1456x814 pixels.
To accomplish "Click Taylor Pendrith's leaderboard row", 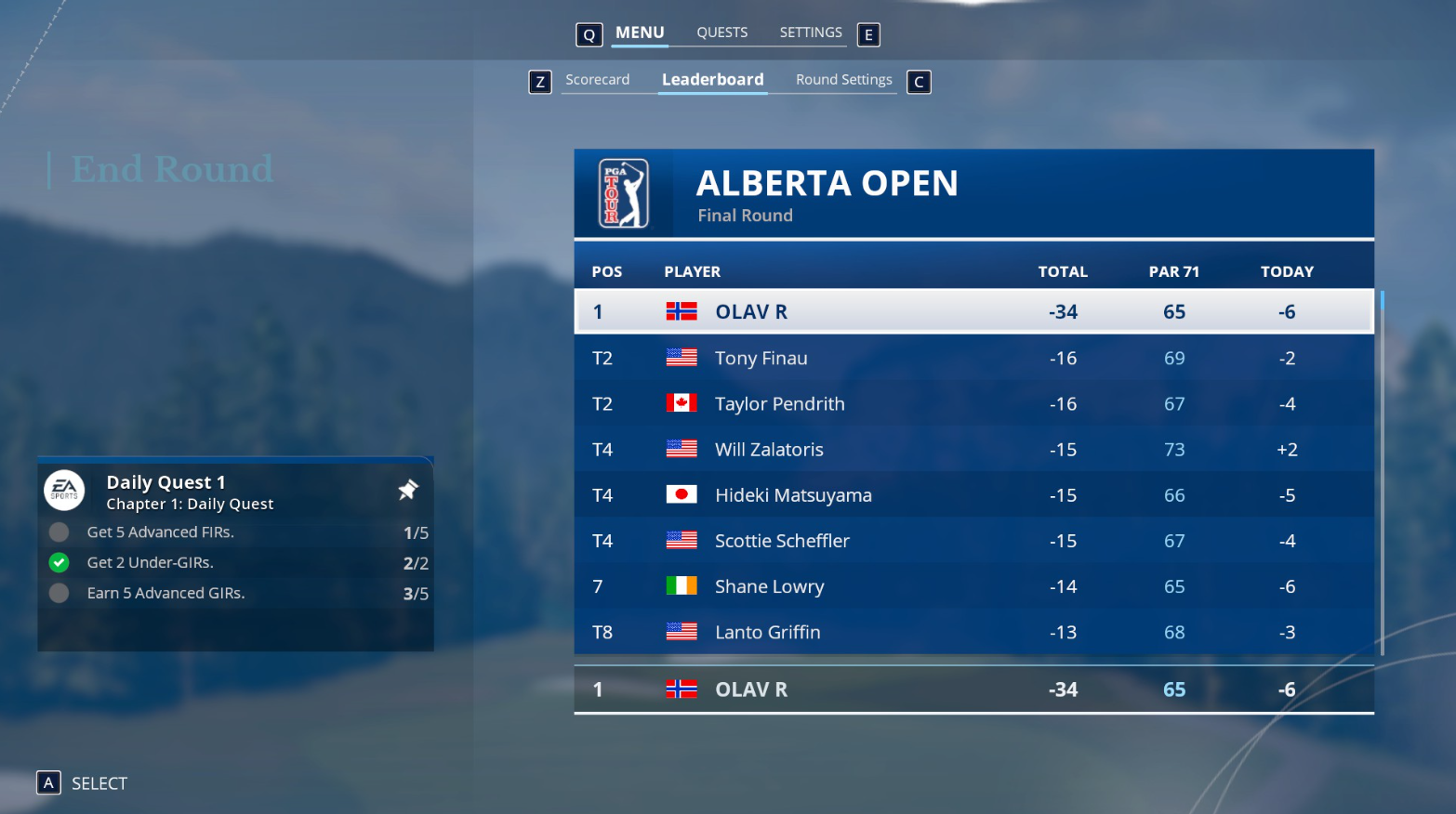I will 973,403.
